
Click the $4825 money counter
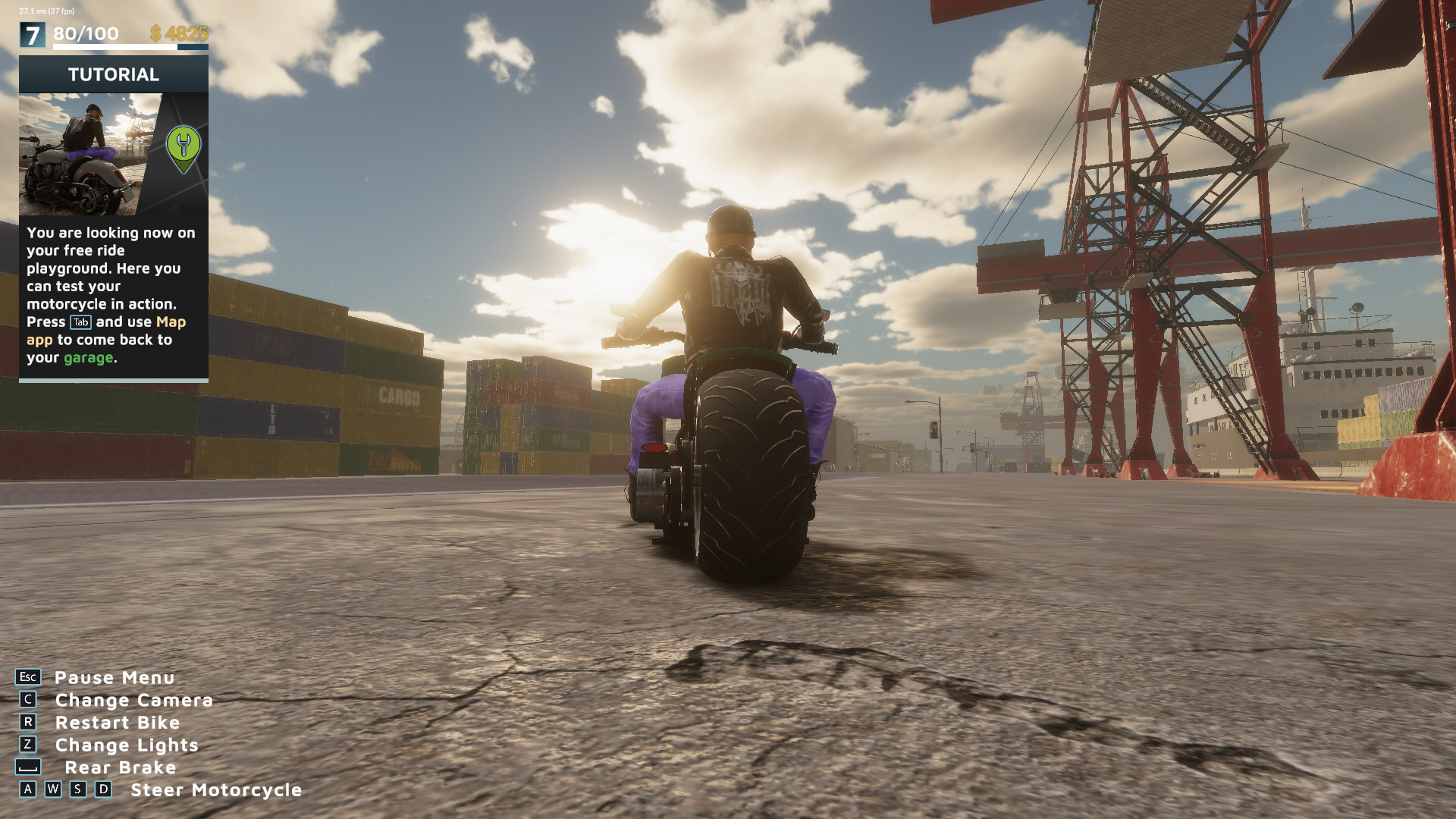tap(181, 34)
